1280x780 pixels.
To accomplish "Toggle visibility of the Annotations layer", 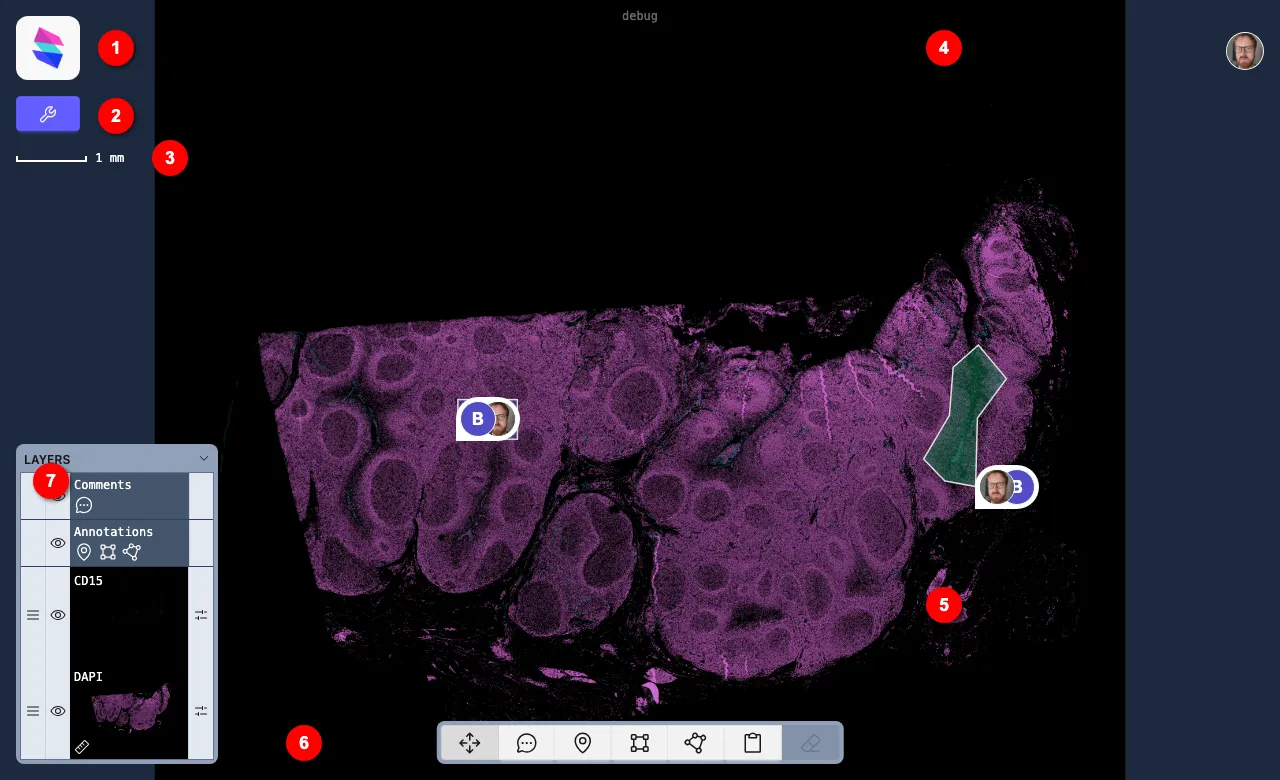I will [x=58, y=543].
